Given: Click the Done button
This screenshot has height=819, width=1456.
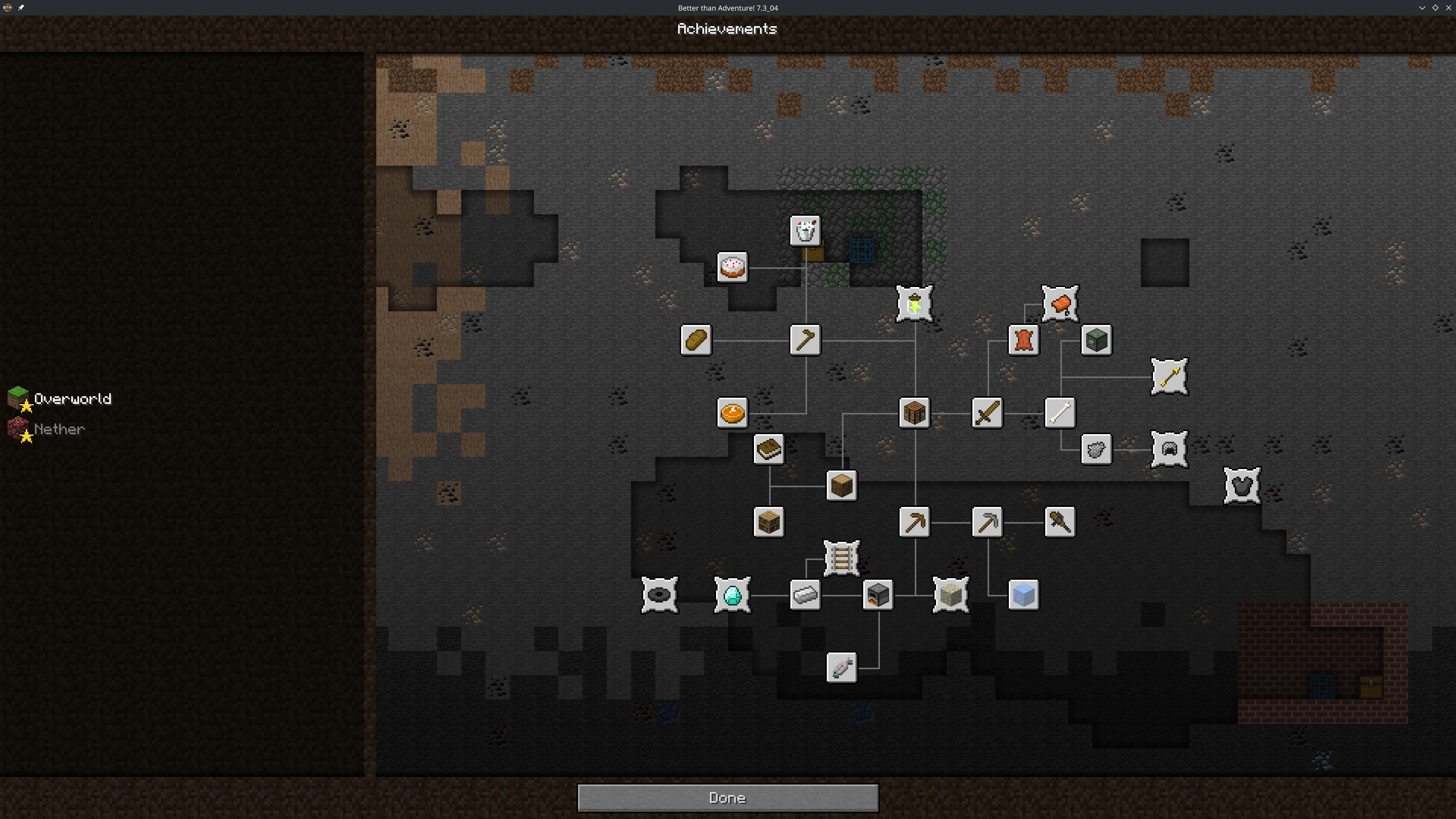Looking at the screenshot, I should [727, 797].
